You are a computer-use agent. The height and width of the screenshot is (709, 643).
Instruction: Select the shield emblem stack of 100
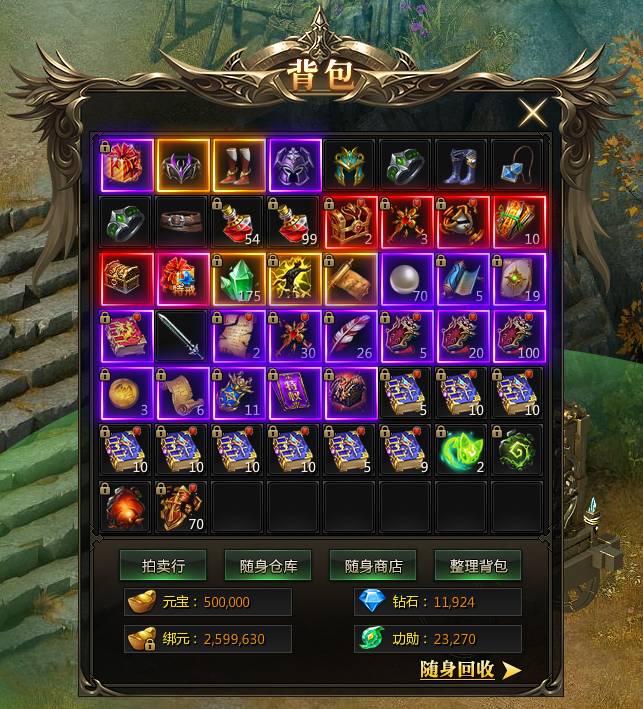point(518,336)
